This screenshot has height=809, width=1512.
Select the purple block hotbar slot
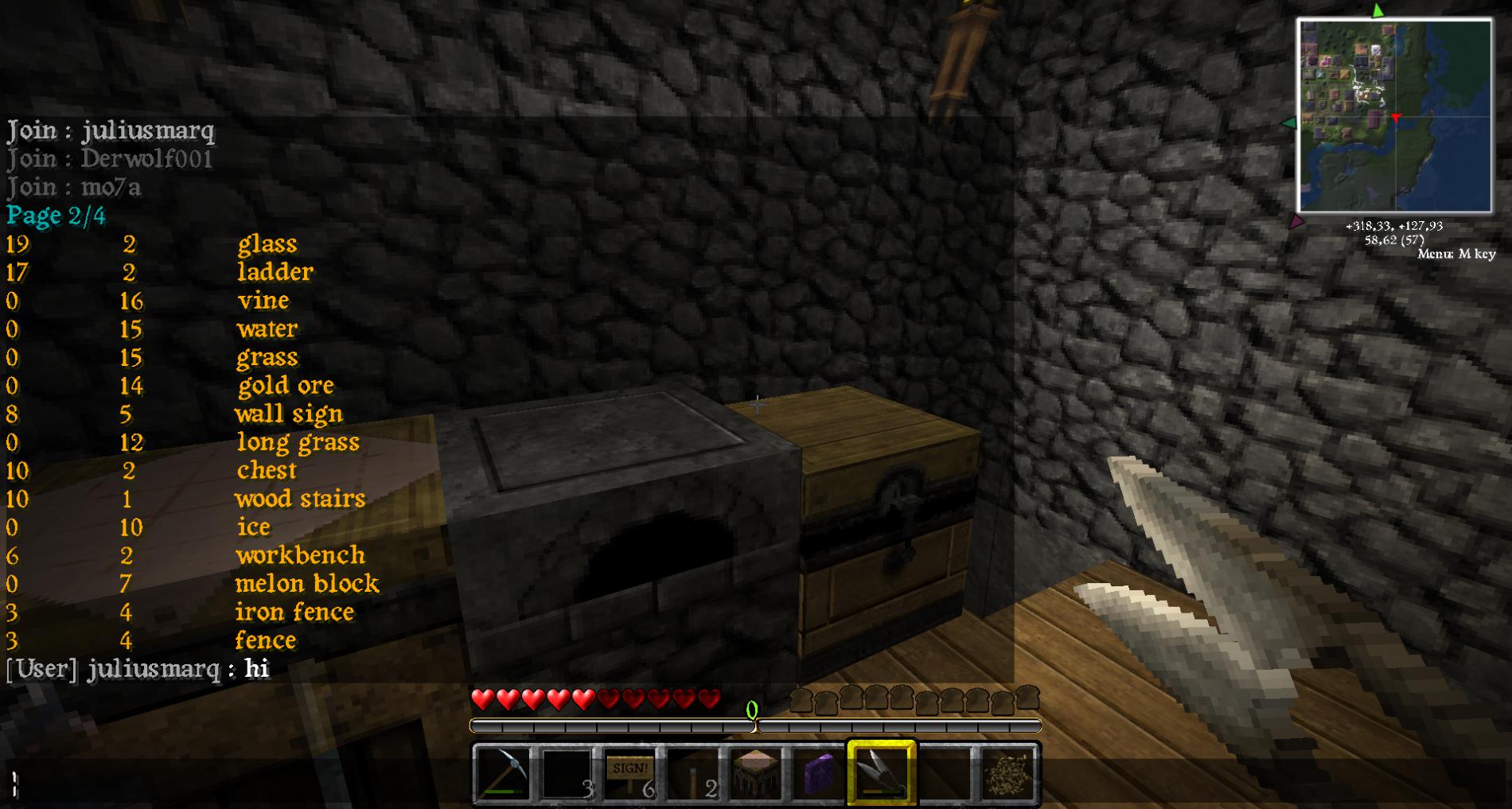[x=818, y=772]
